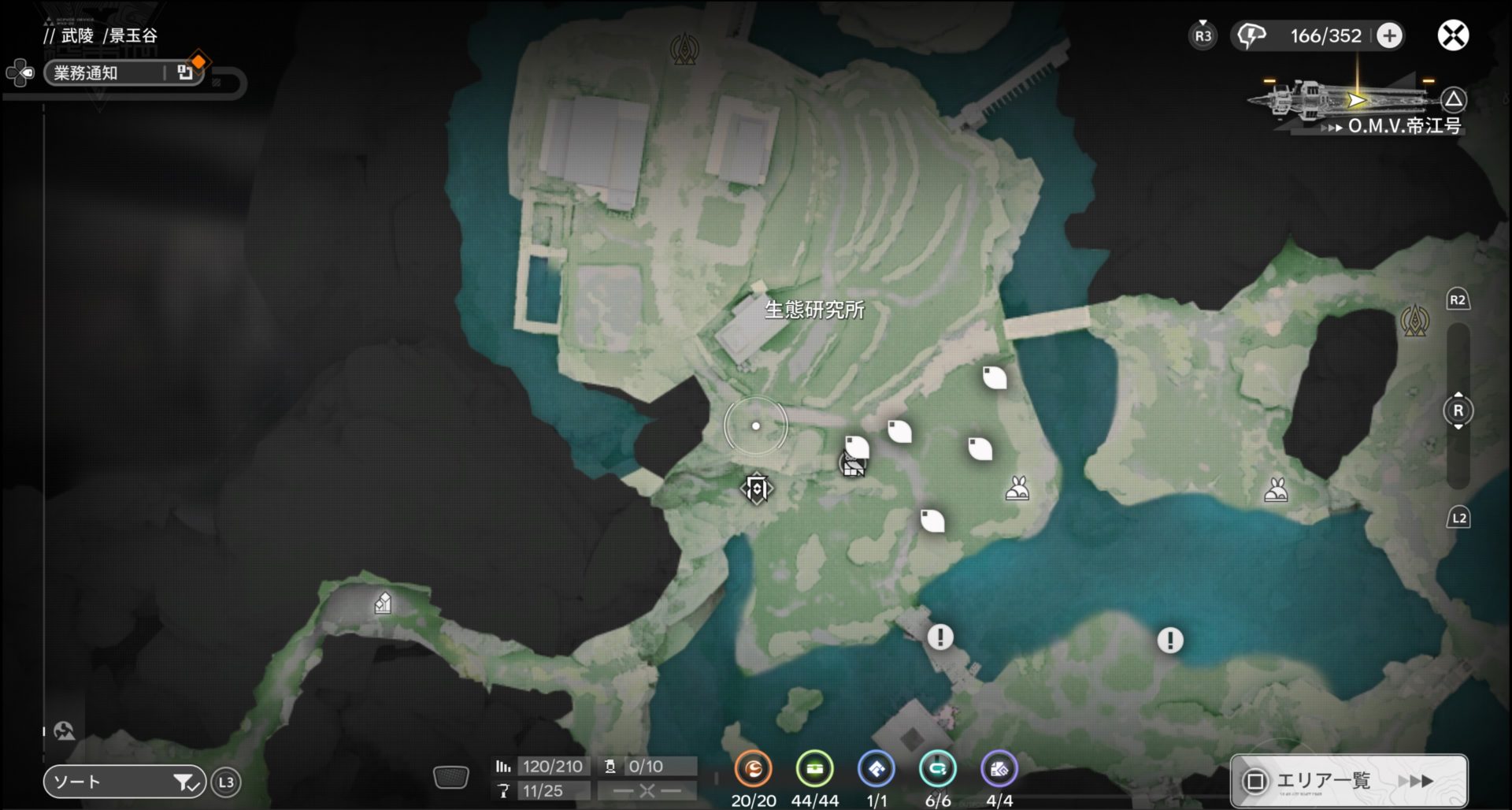The width and height of the screenshot is (1512, 810).
Task: Select the orange 20/20 collectible tracker
Action: click(753, 769)
